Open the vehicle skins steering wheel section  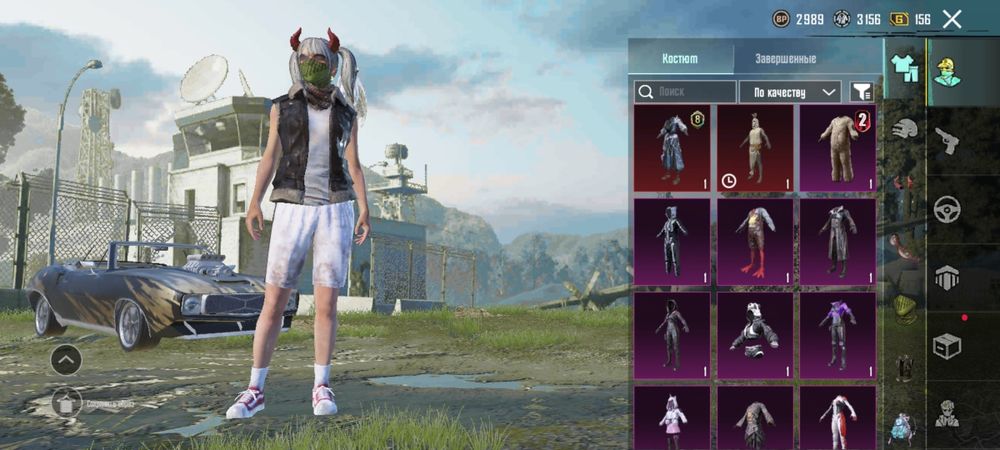click(x=946, y=209)
